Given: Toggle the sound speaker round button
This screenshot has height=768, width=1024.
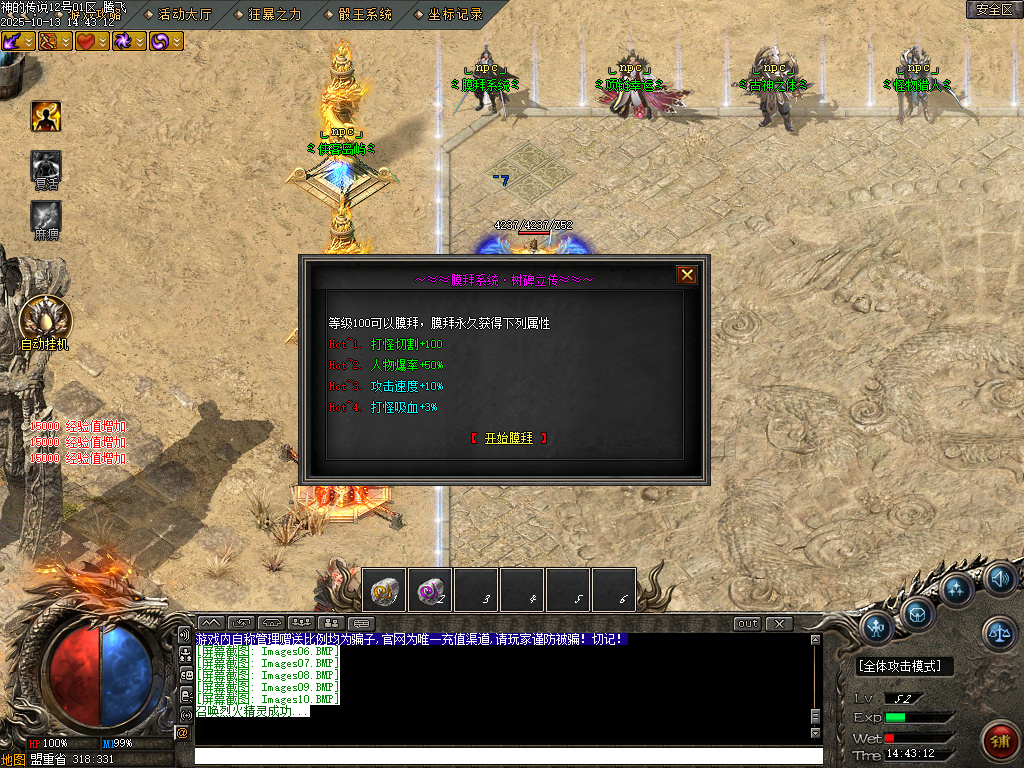Looking at the screenshot, I should pyautogui.click(x=1000, y=578).
